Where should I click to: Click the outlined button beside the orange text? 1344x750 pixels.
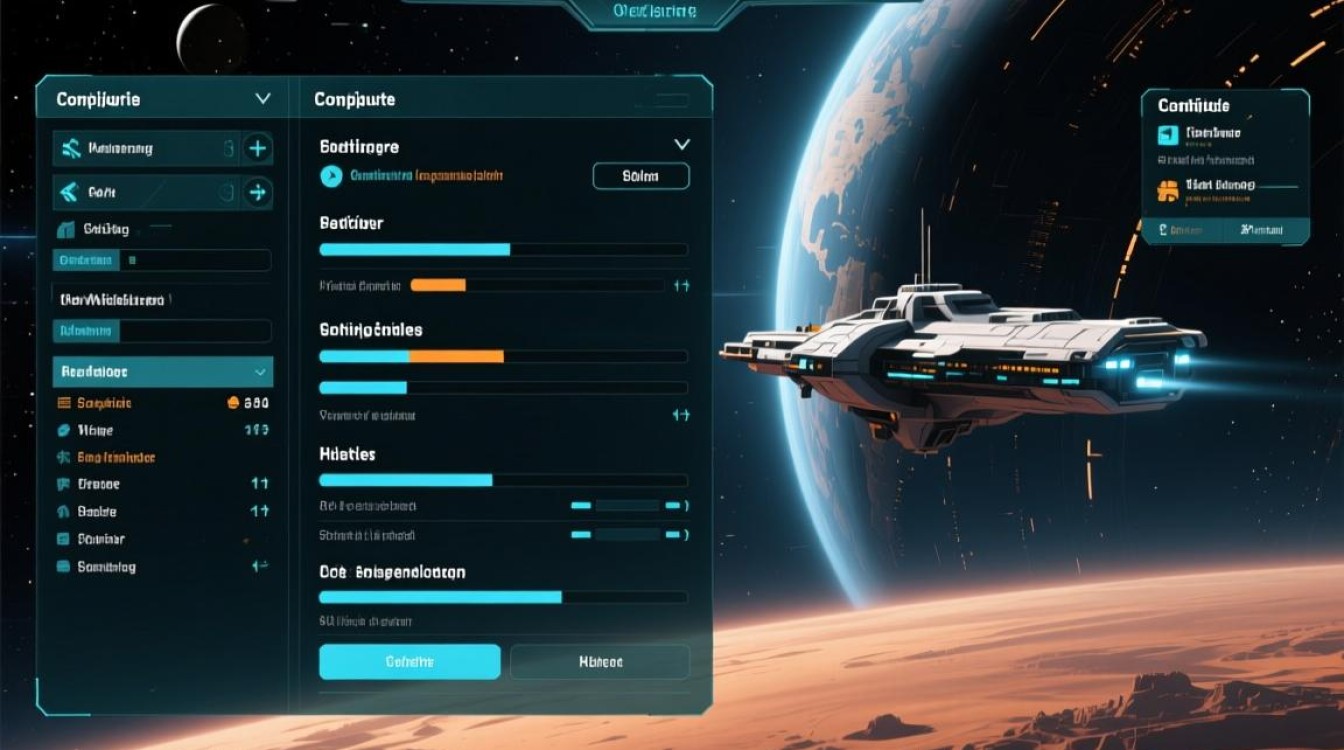pos(641,176)
